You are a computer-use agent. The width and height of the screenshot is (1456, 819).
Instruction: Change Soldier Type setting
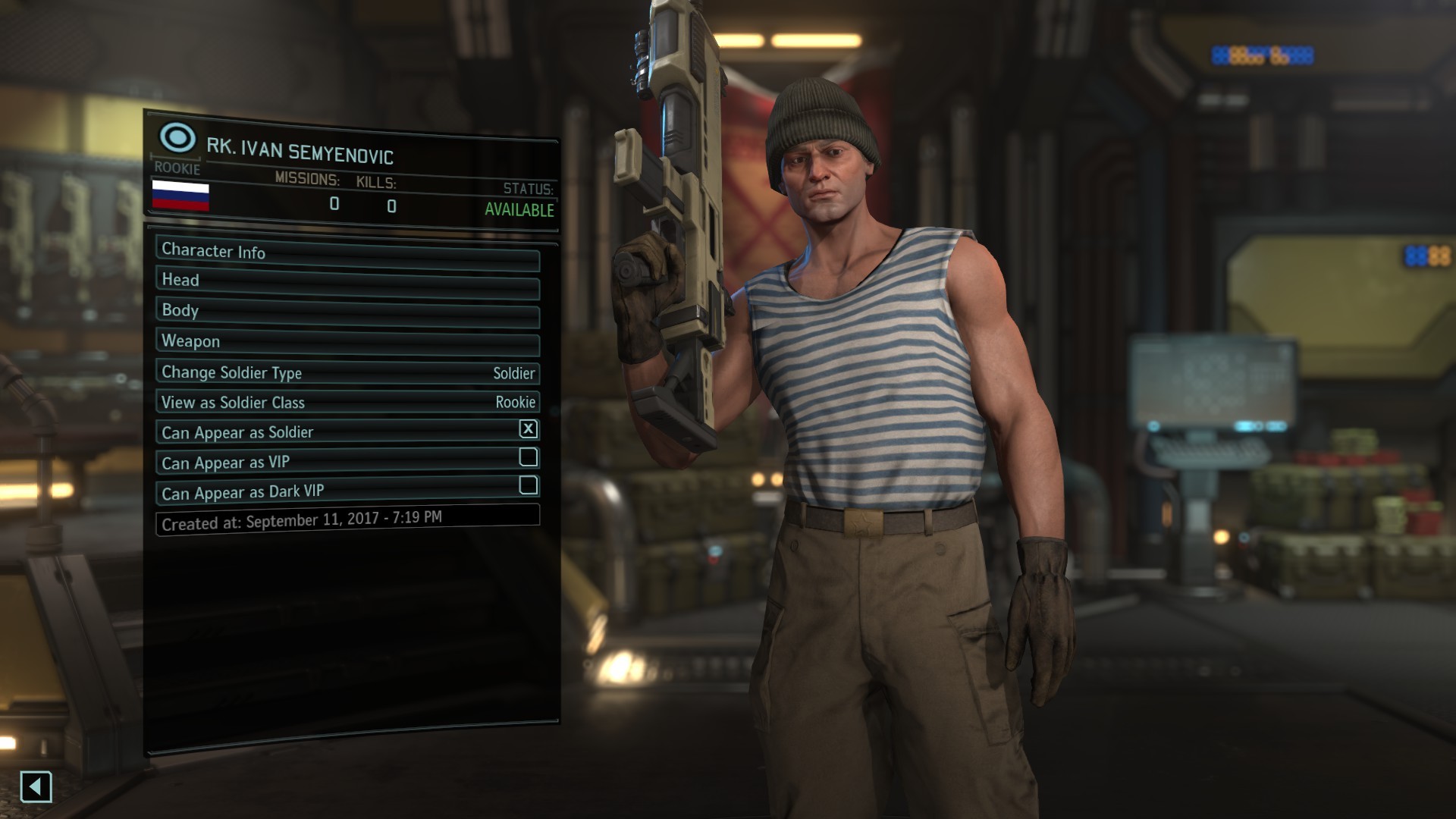tap(347, 372)
